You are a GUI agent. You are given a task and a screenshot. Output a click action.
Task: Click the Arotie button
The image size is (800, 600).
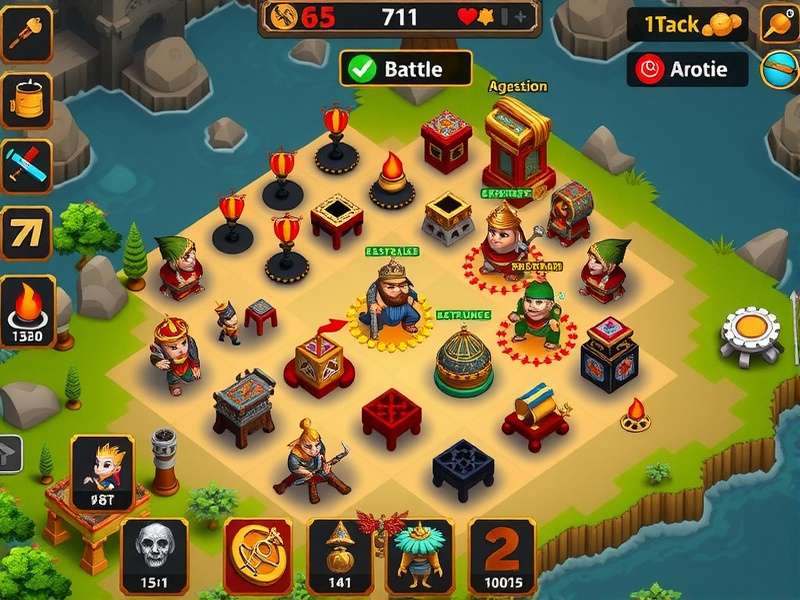tap(688, 68)
